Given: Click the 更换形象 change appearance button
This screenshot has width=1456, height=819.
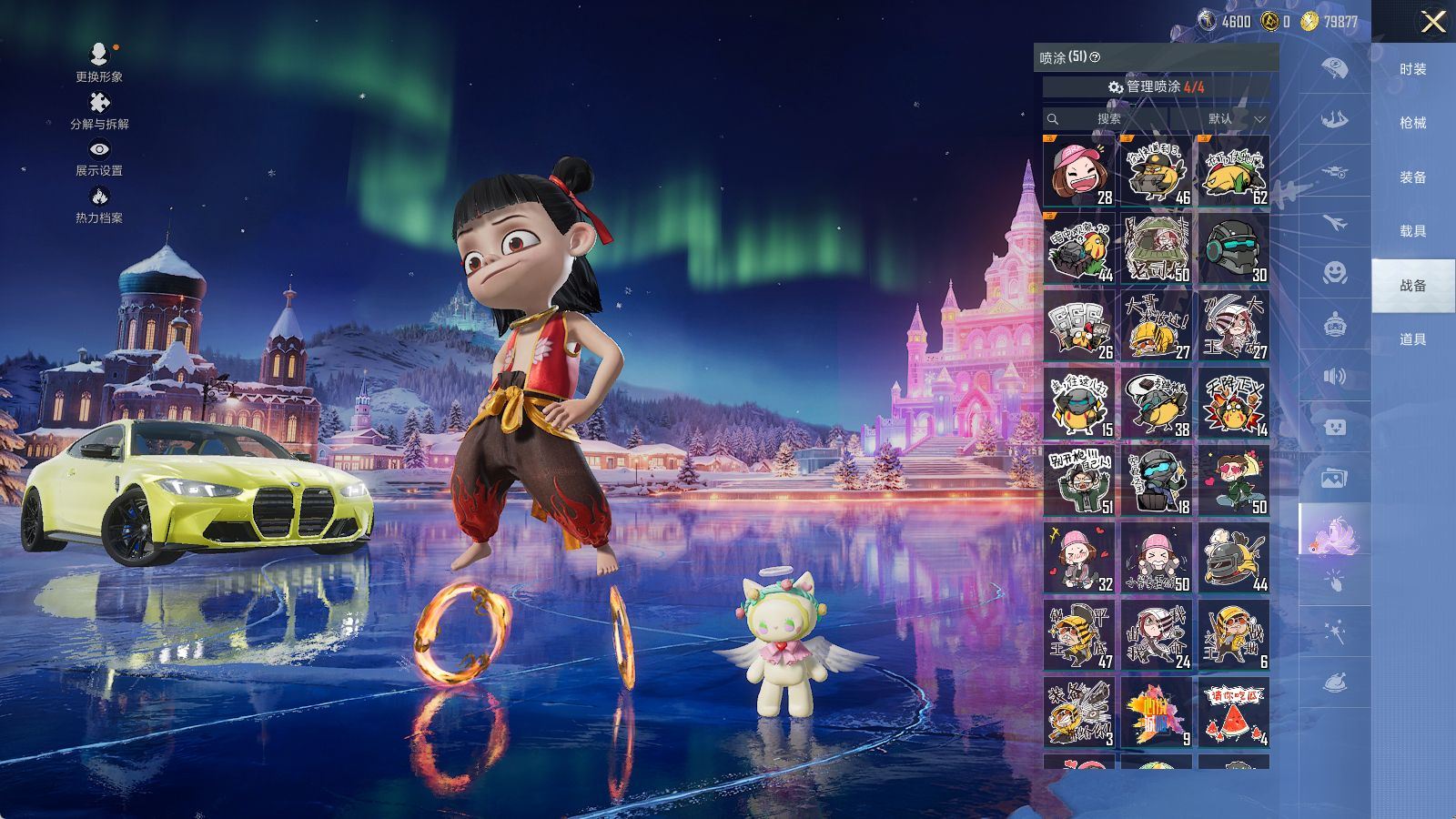Looking at the screenshot, I should click(99, 62).
